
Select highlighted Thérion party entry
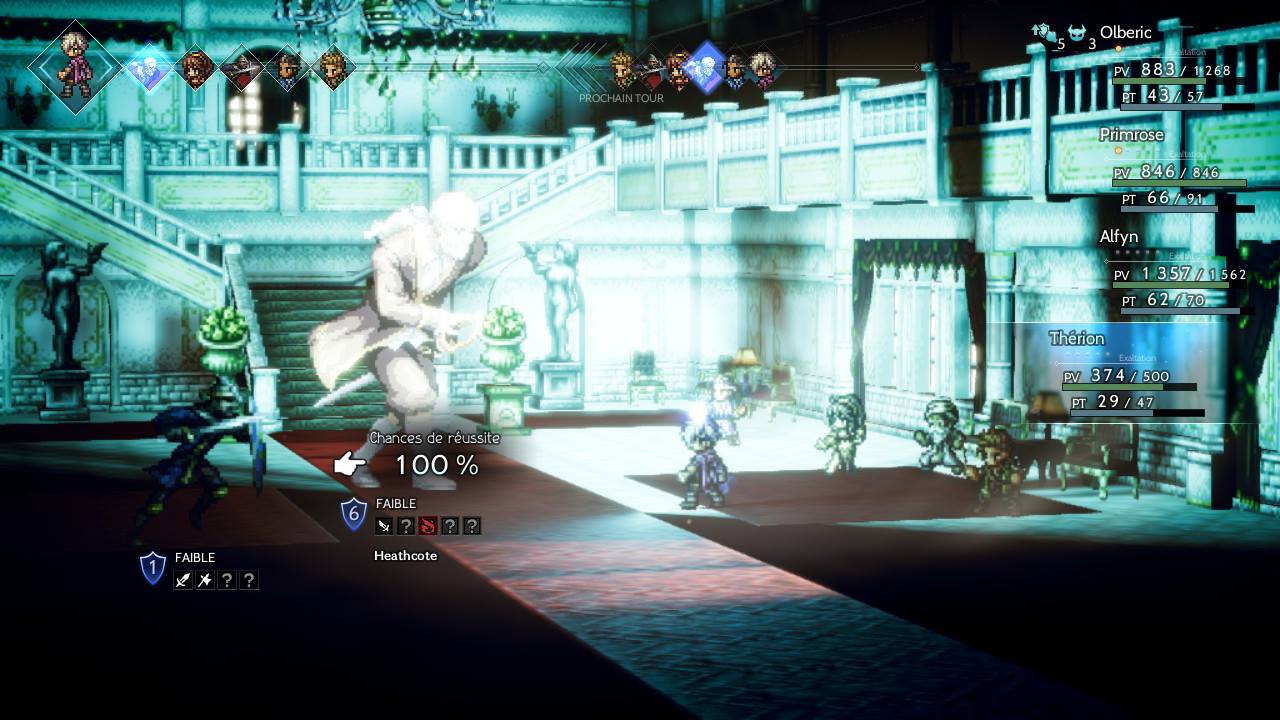(x=1077, y=339)
